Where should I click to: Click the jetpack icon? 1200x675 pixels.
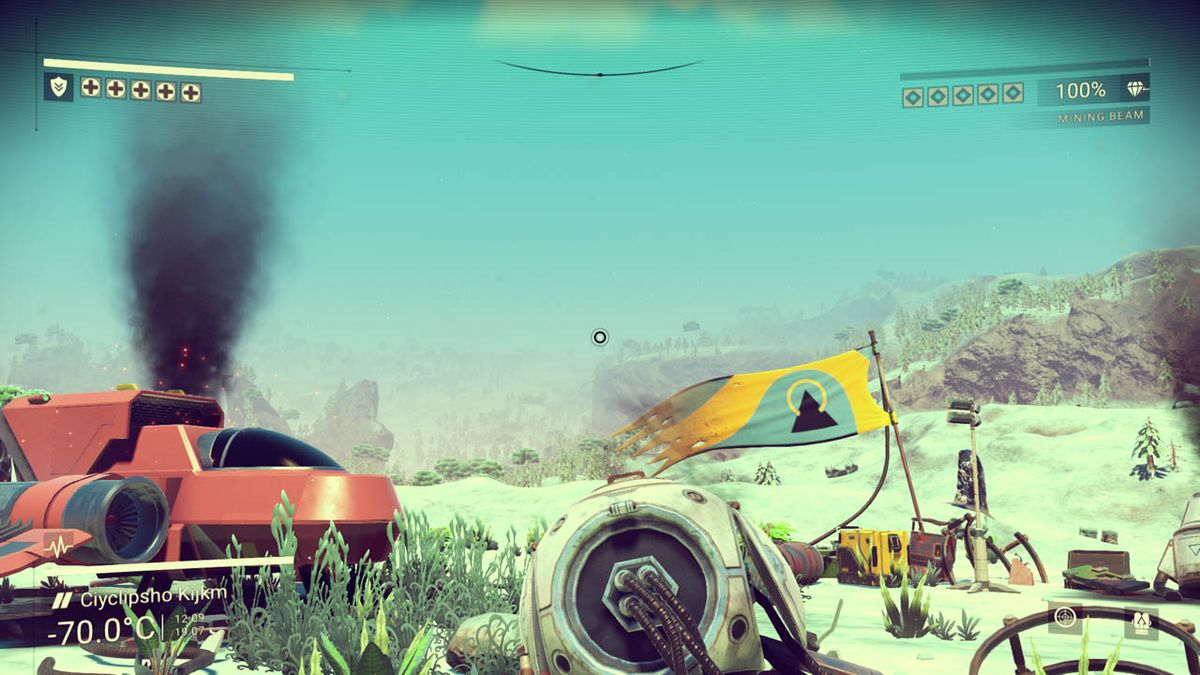pyautogui.click(x=1140, y=622)
